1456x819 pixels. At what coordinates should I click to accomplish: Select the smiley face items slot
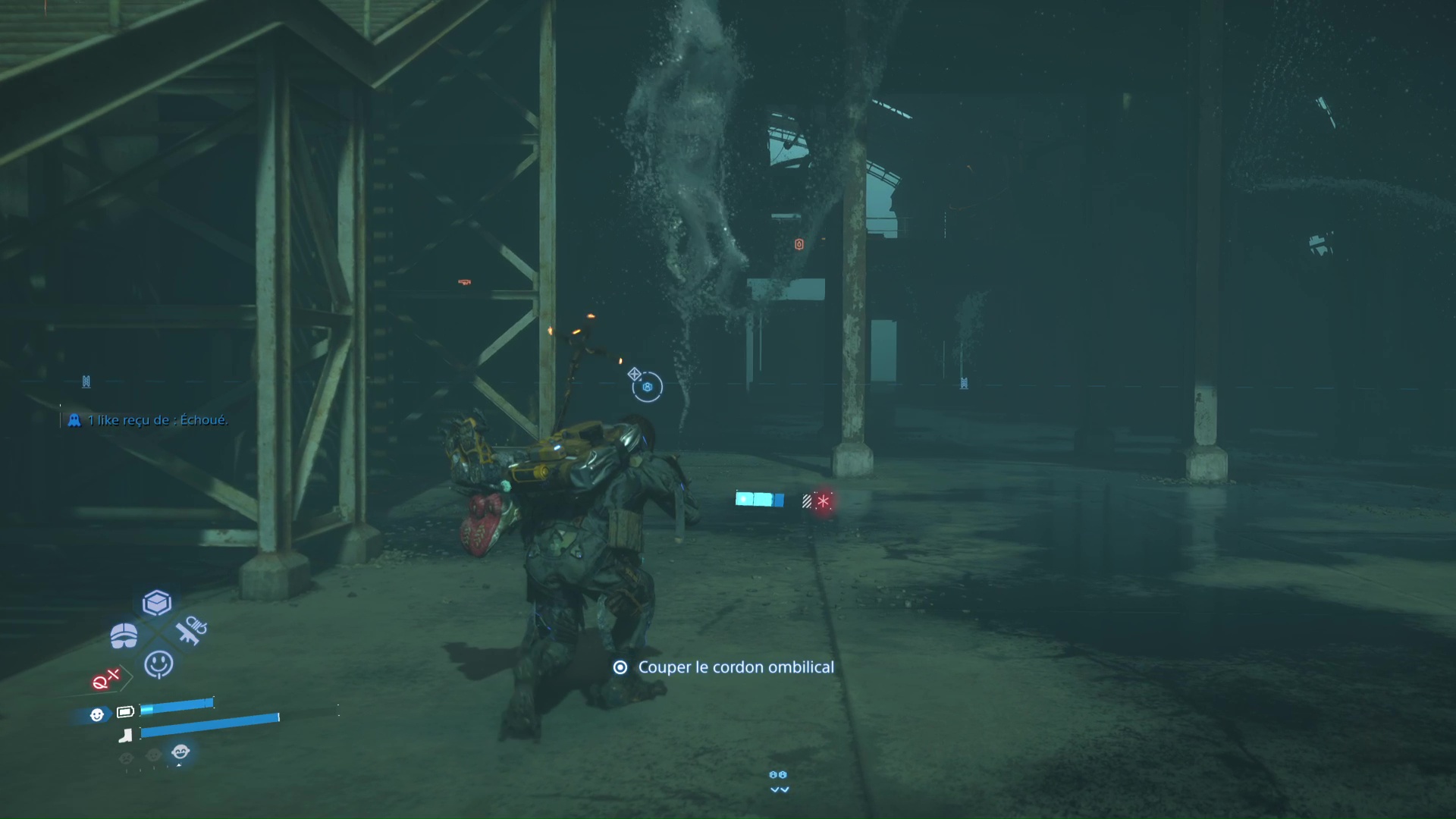click(x=158, y=664)
